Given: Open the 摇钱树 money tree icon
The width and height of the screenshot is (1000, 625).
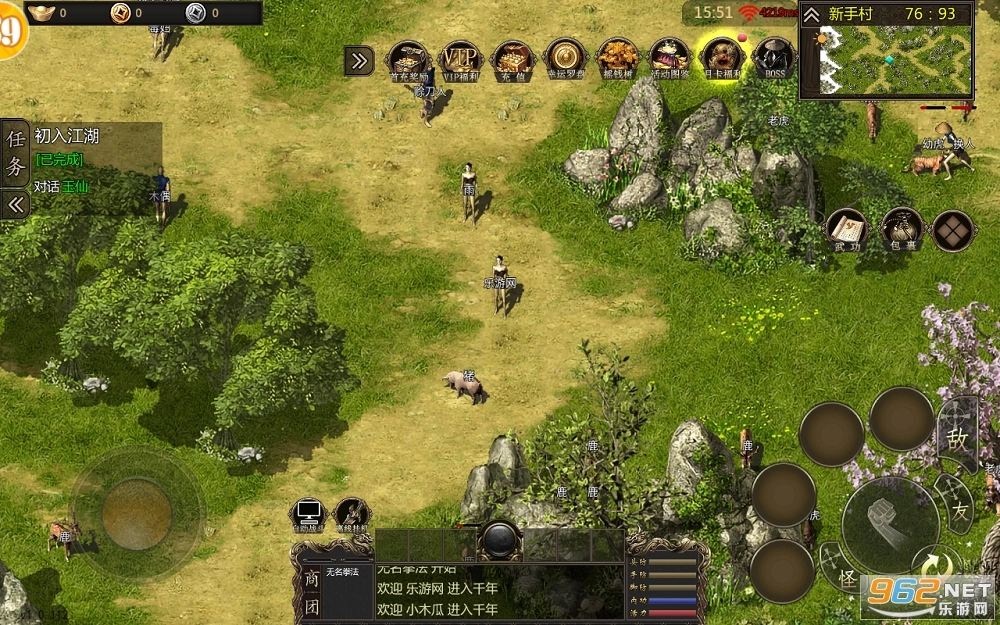Looking at the screenshot, I should [617, 59].
